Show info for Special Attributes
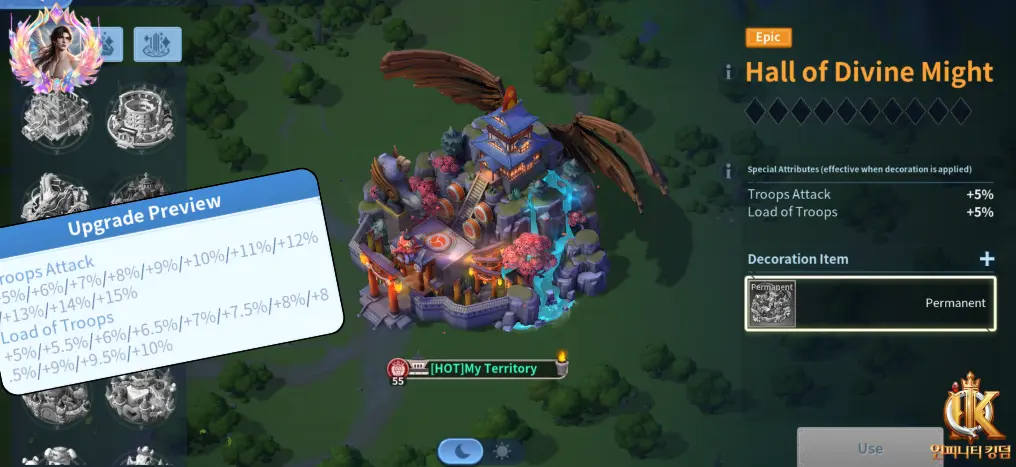Image resolution: width=1016 pixels, height=467 pixels. tap(729, 170)
